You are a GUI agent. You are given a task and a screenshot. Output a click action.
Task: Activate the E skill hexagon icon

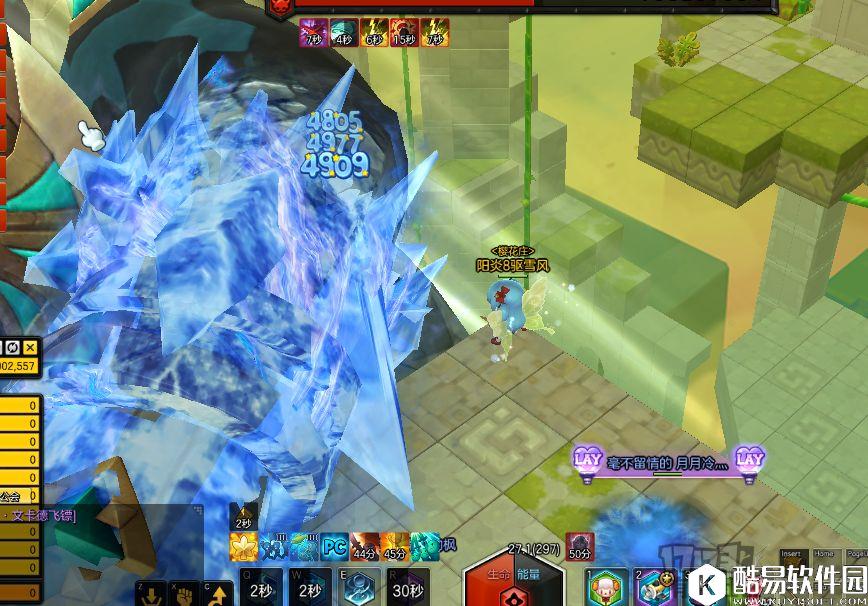pos(361,589)
